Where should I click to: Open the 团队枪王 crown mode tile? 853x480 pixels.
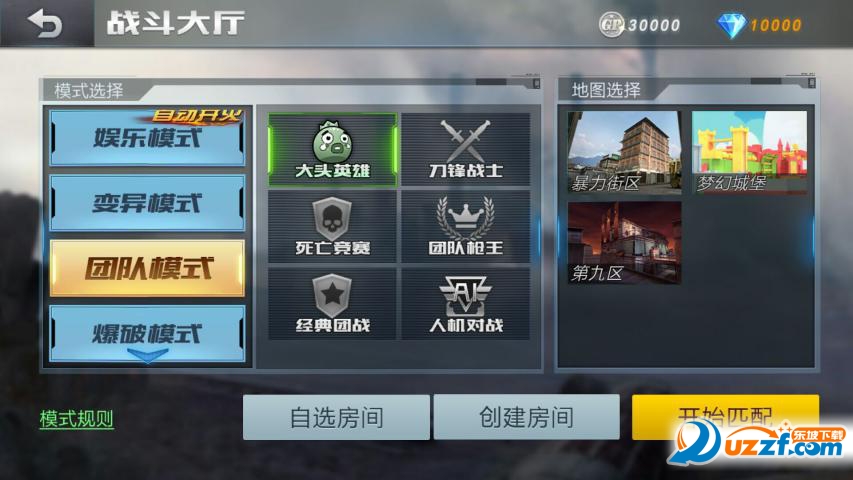(466, 226)
